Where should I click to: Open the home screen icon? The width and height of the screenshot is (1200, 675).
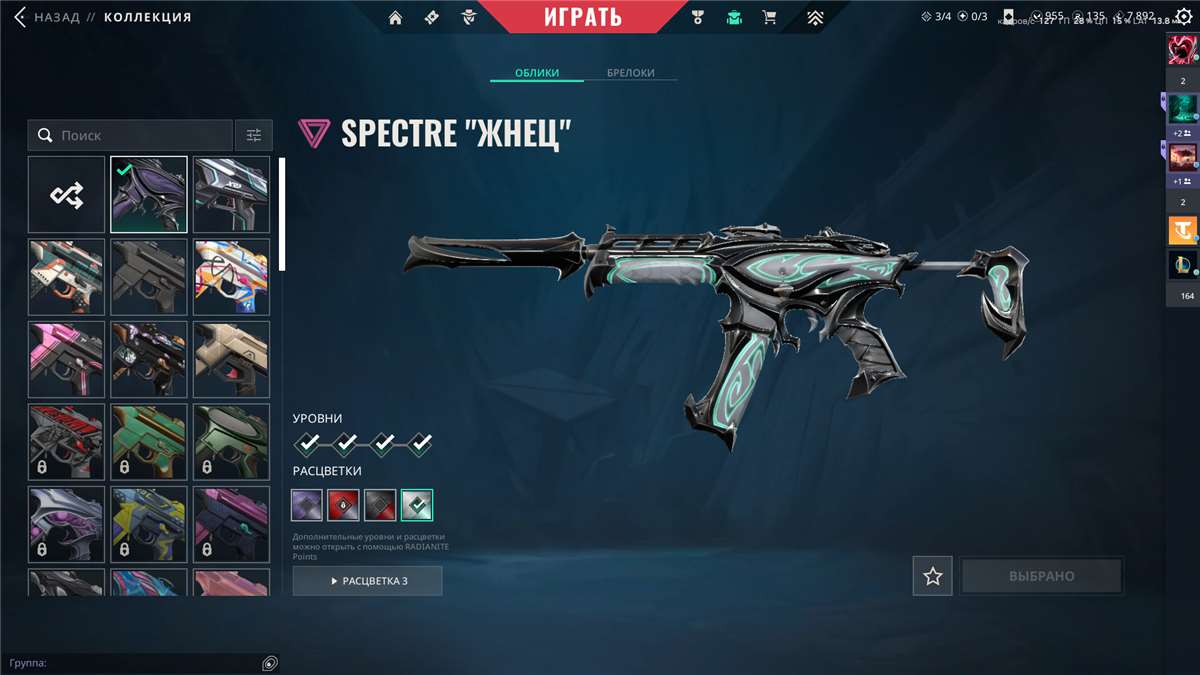[x=395, y=17]
